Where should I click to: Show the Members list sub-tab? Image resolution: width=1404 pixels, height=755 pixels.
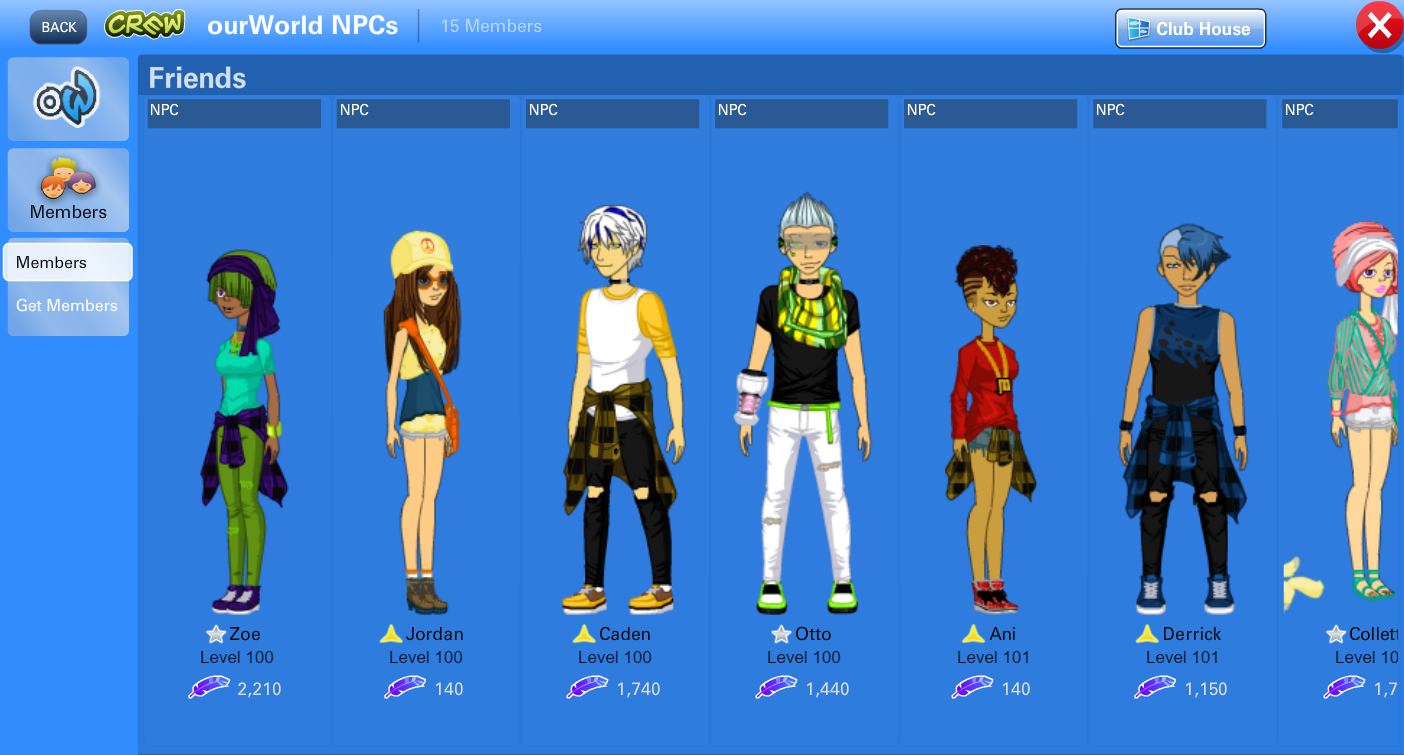pos(67,263)
